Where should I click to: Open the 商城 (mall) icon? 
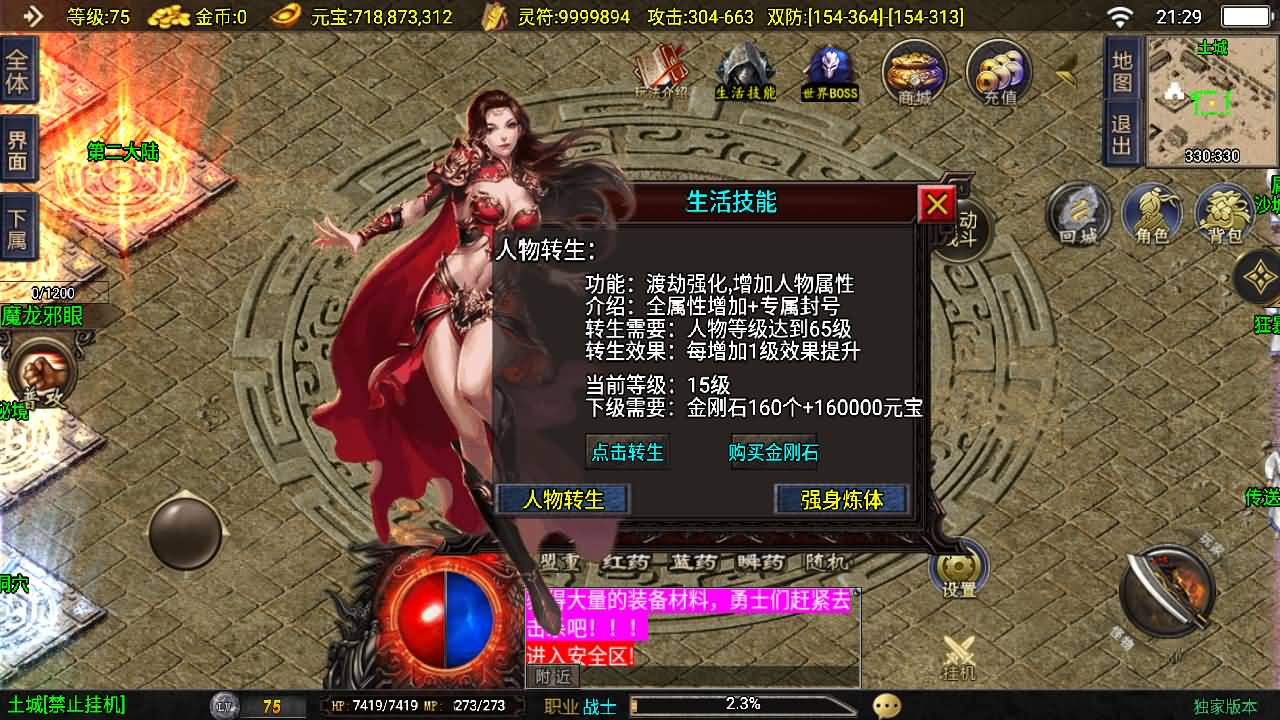pyautogui.click(x=913, y=72)
